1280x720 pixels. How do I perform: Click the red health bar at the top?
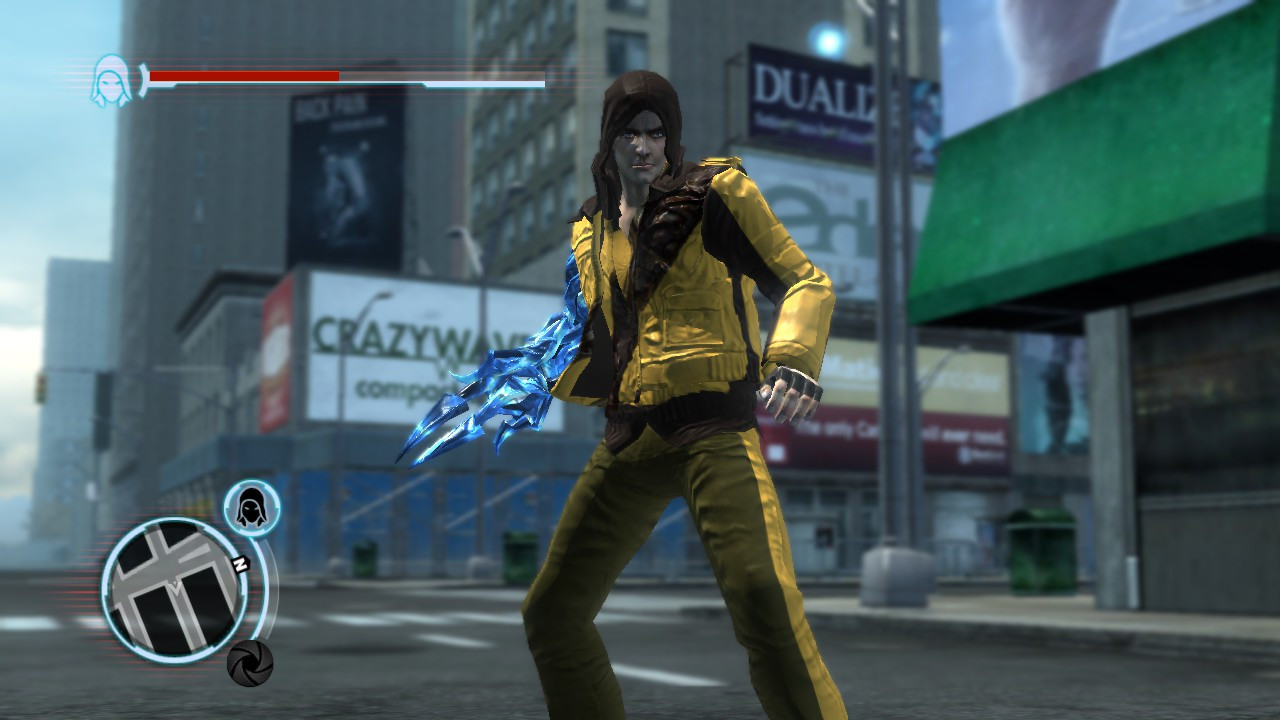pos(245,73)
